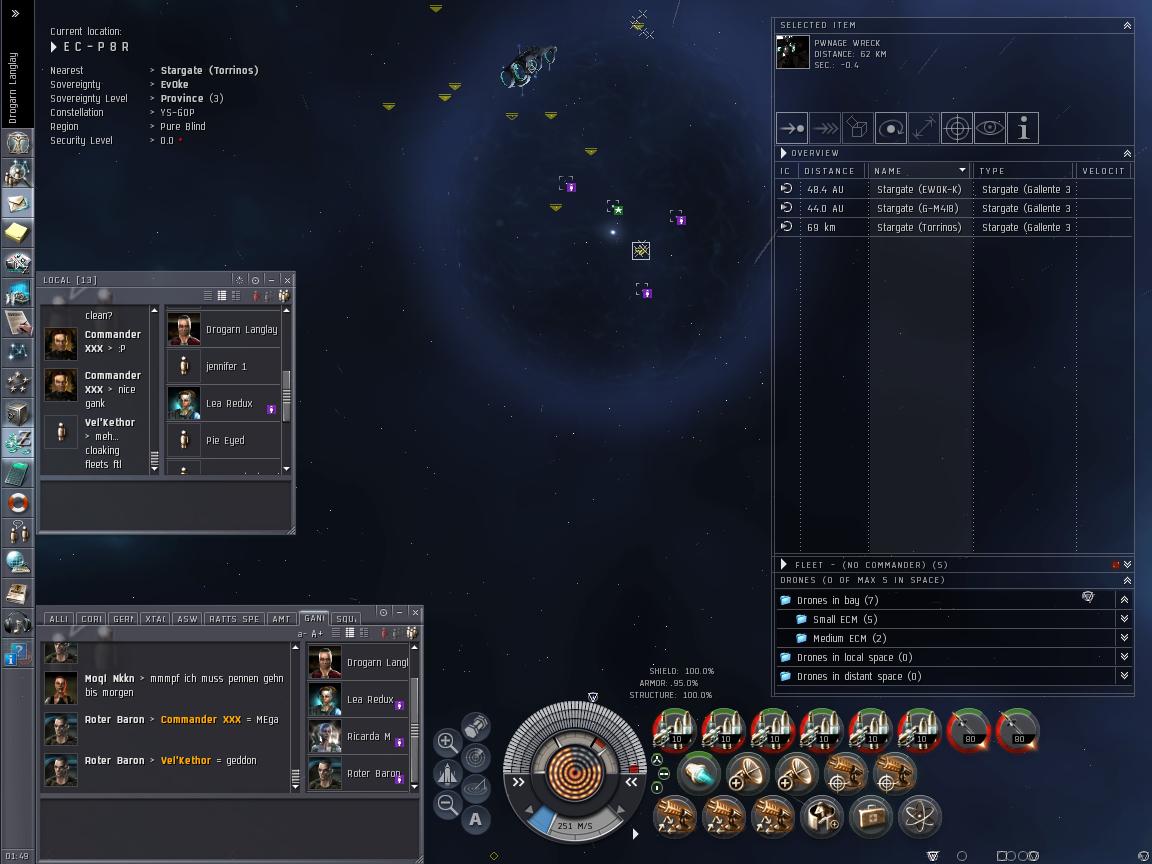Look at the selected item with eye button
The height and width of the screenshot is (864, 1152).
(990, 128)
